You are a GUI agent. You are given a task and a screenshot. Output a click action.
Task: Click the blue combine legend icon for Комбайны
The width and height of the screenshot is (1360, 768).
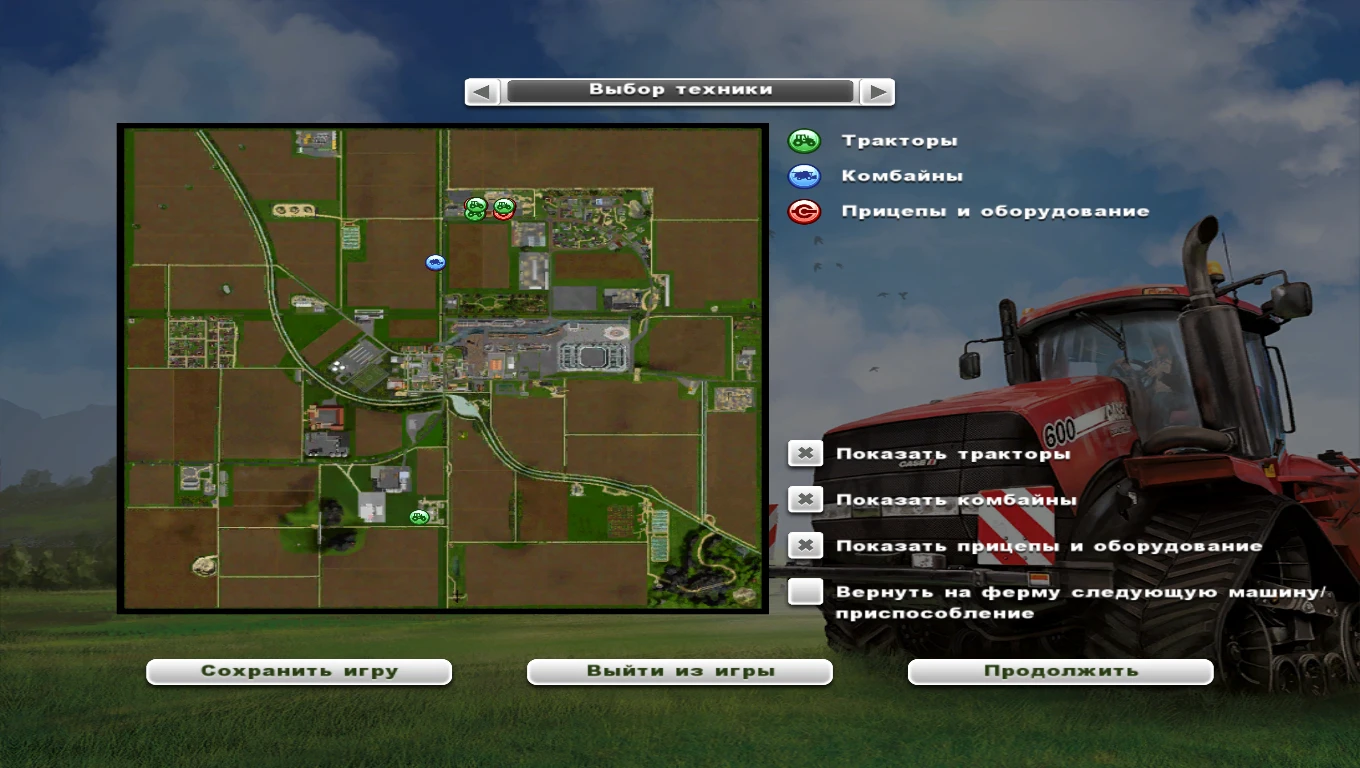tap(804, 176)
